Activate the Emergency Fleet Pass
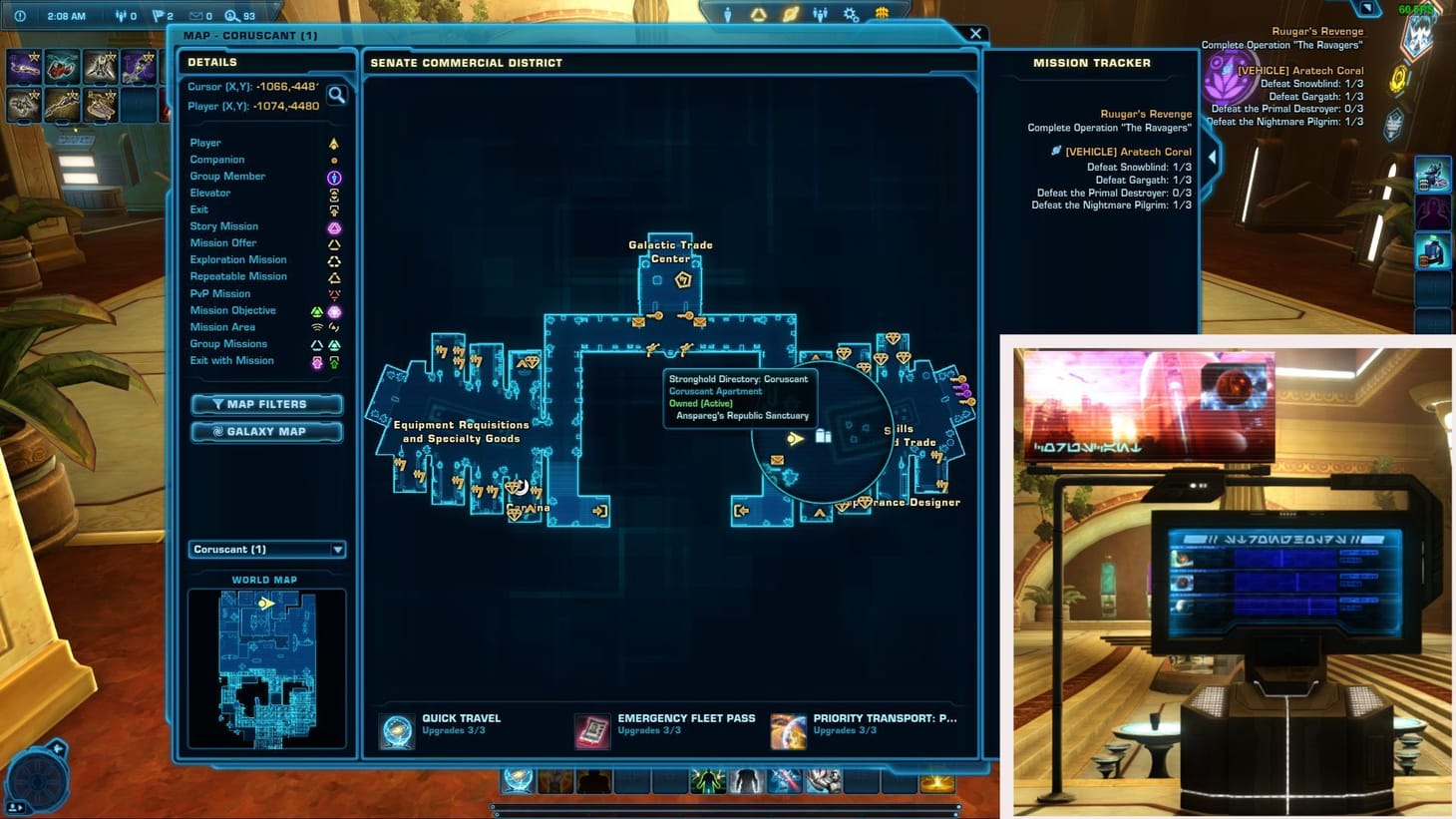This screenshot has height=819, width=1456. [x=592, y=729]
